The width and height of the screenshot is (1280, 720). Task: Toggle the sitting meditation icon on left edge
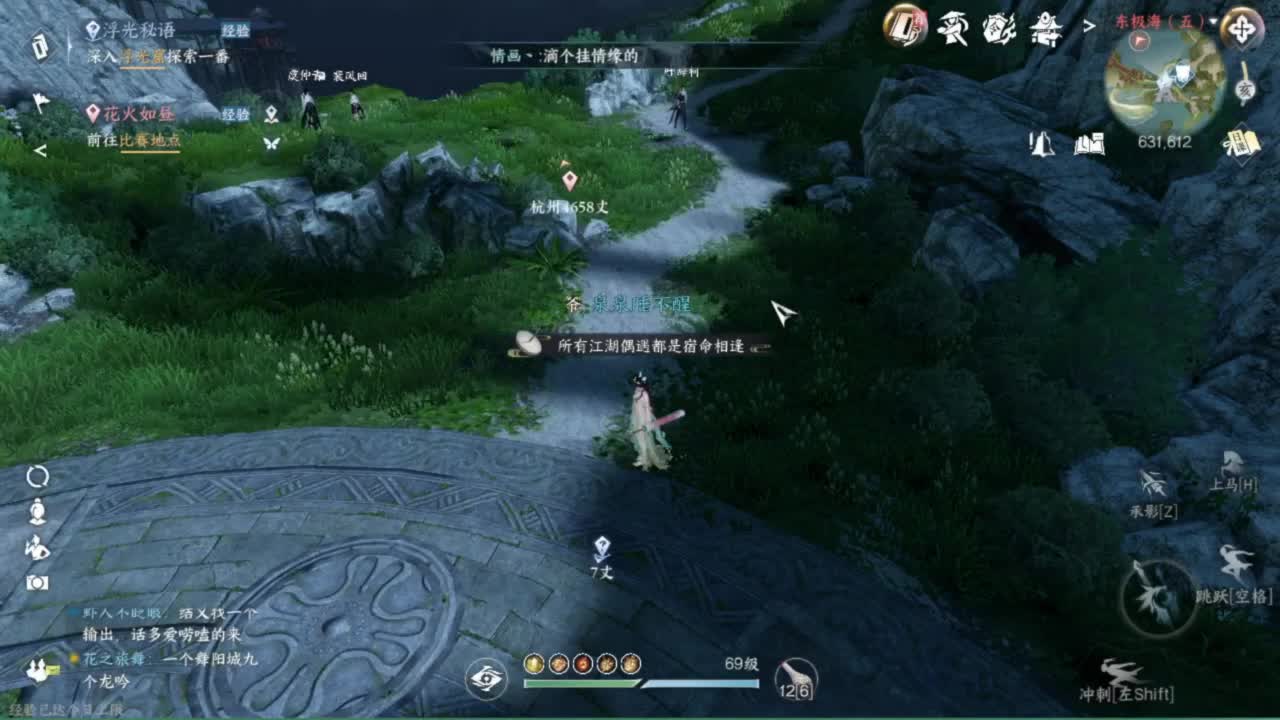point(37,512)
